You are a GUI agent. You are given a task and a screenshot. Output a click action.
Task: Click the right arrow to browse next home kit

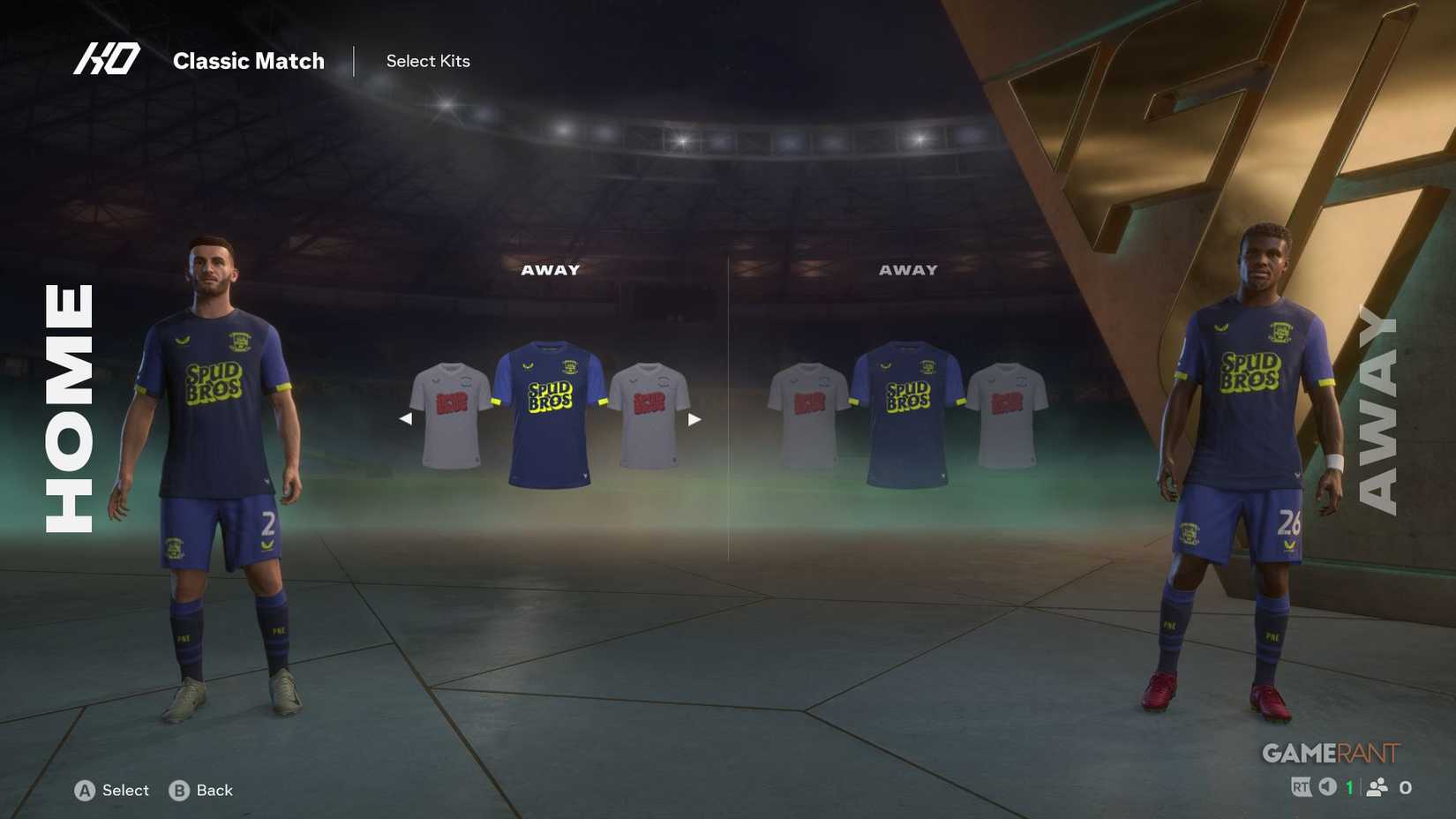click(x=696, y=418)
